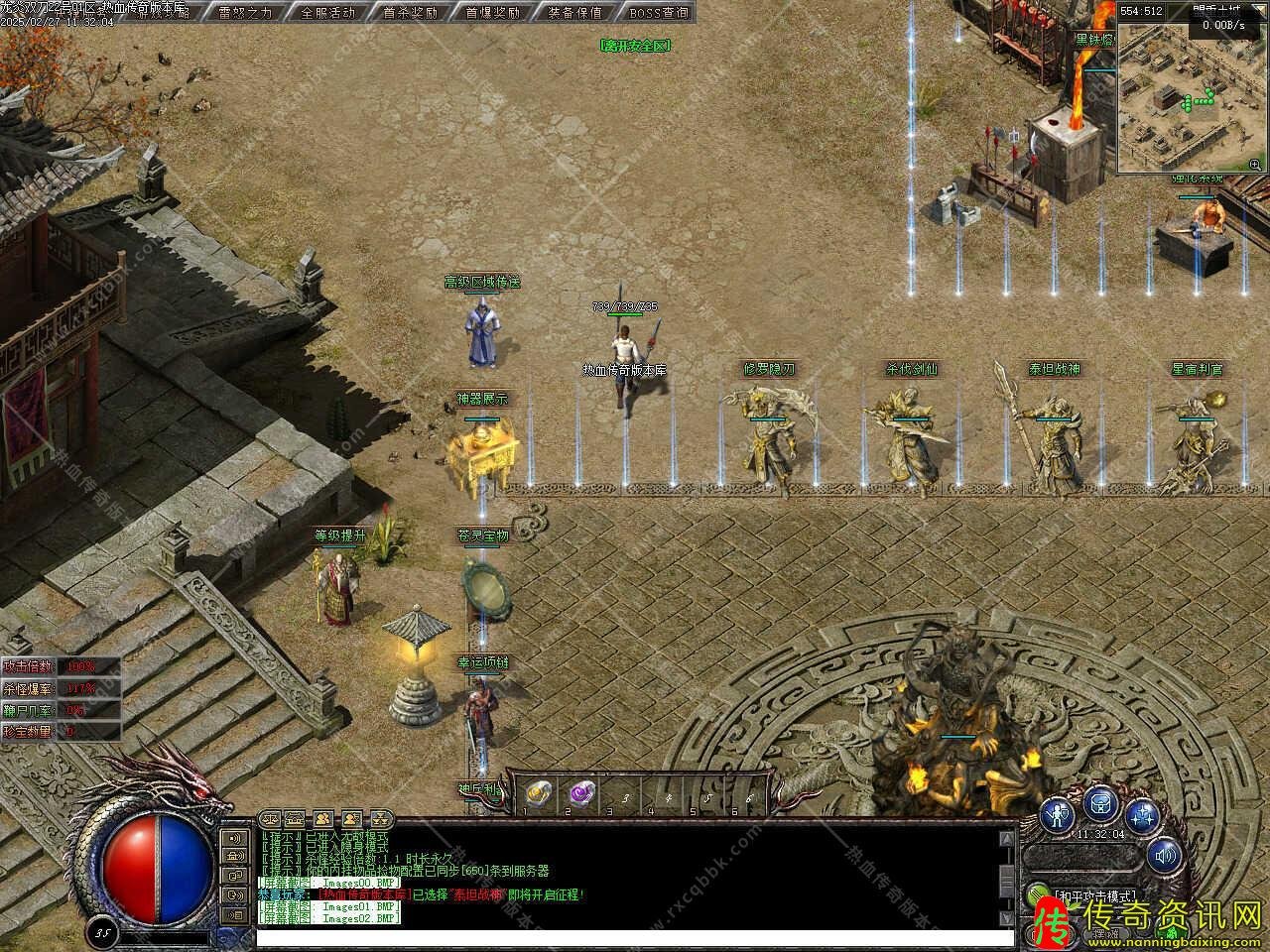Open the 首杀奖励 first-kill rewards tab
Screen dimensions: 1270x952
[x=410, y=13]
